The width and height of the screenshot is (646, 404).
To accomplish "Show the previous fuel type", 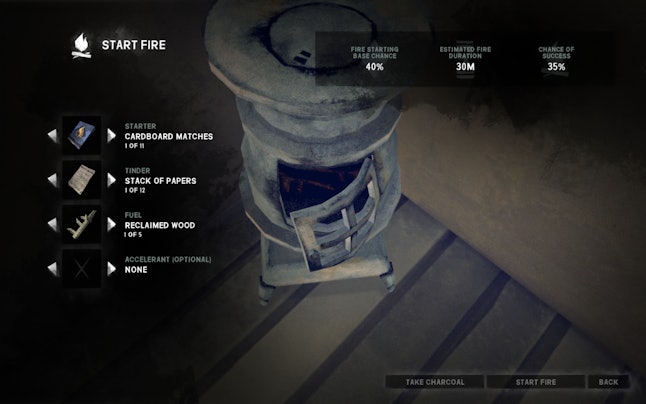I will pos(52,224).
